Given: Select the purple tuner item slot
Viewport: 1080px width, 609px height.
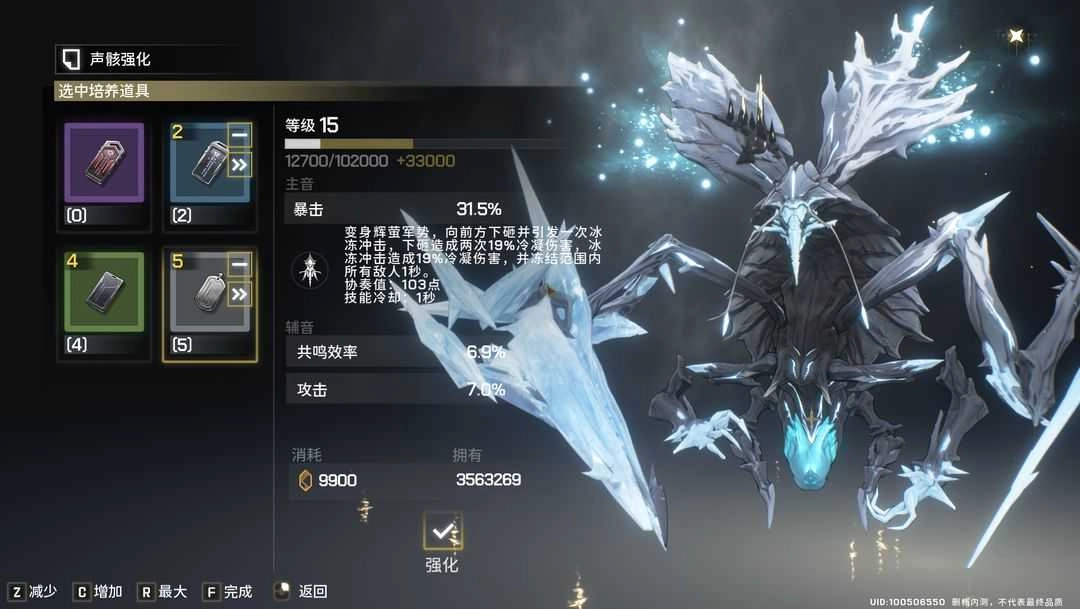Looking at the screenshot, I should pos(104,163).
